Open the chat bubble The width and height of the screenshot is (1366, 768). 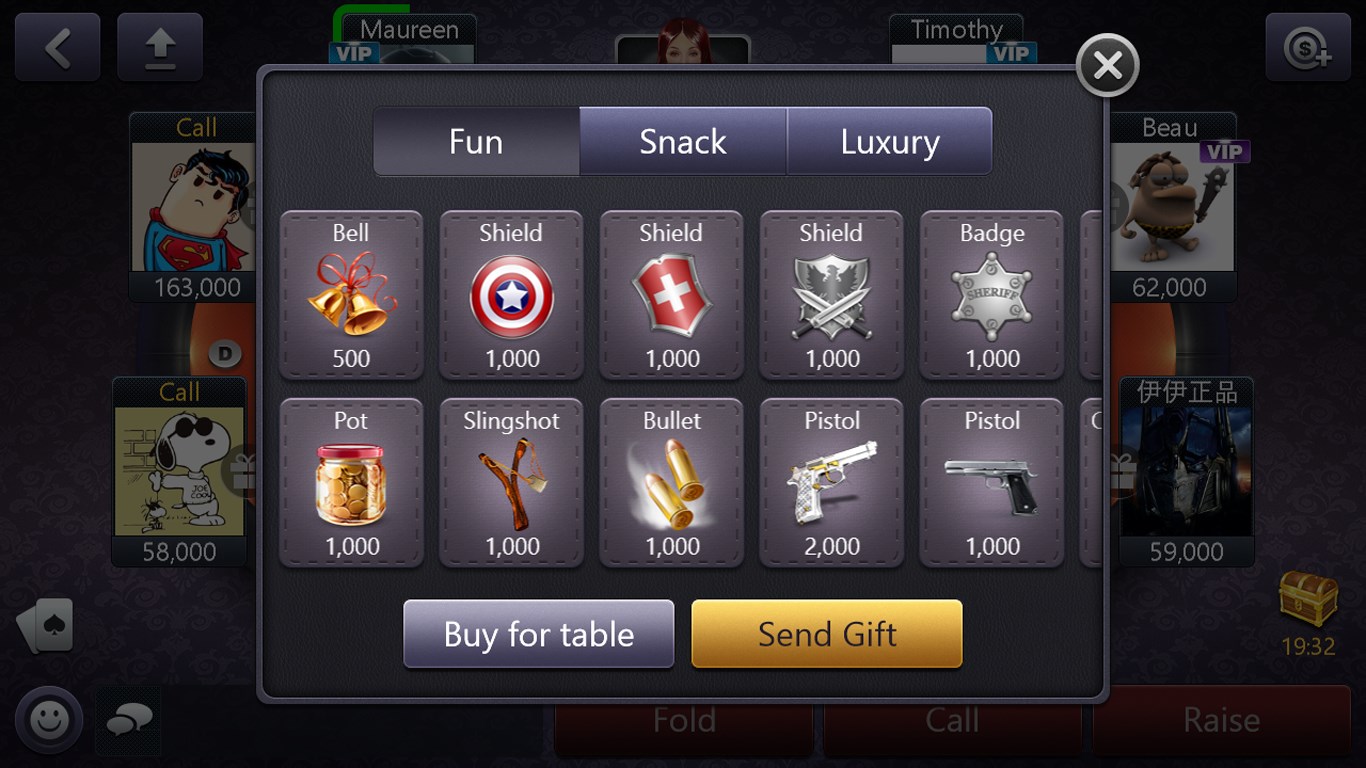[x=128, y=722]
